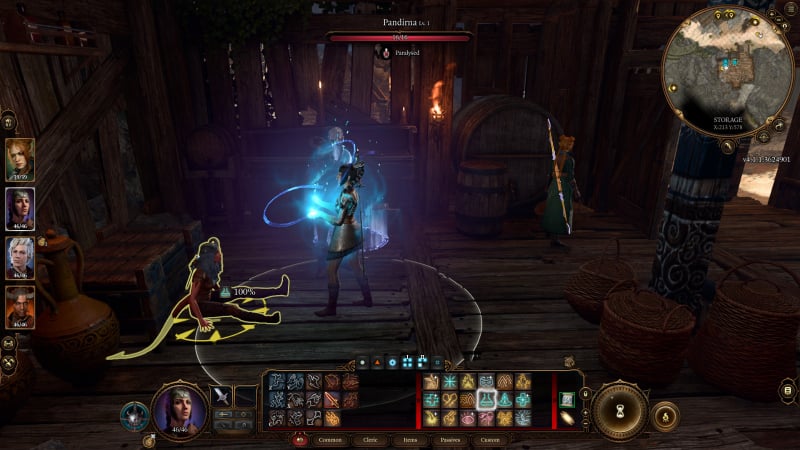Image resolution: width=800 pixels, height=450 pixels.
Task: Click the active character's large portrait
Action: 179,409
